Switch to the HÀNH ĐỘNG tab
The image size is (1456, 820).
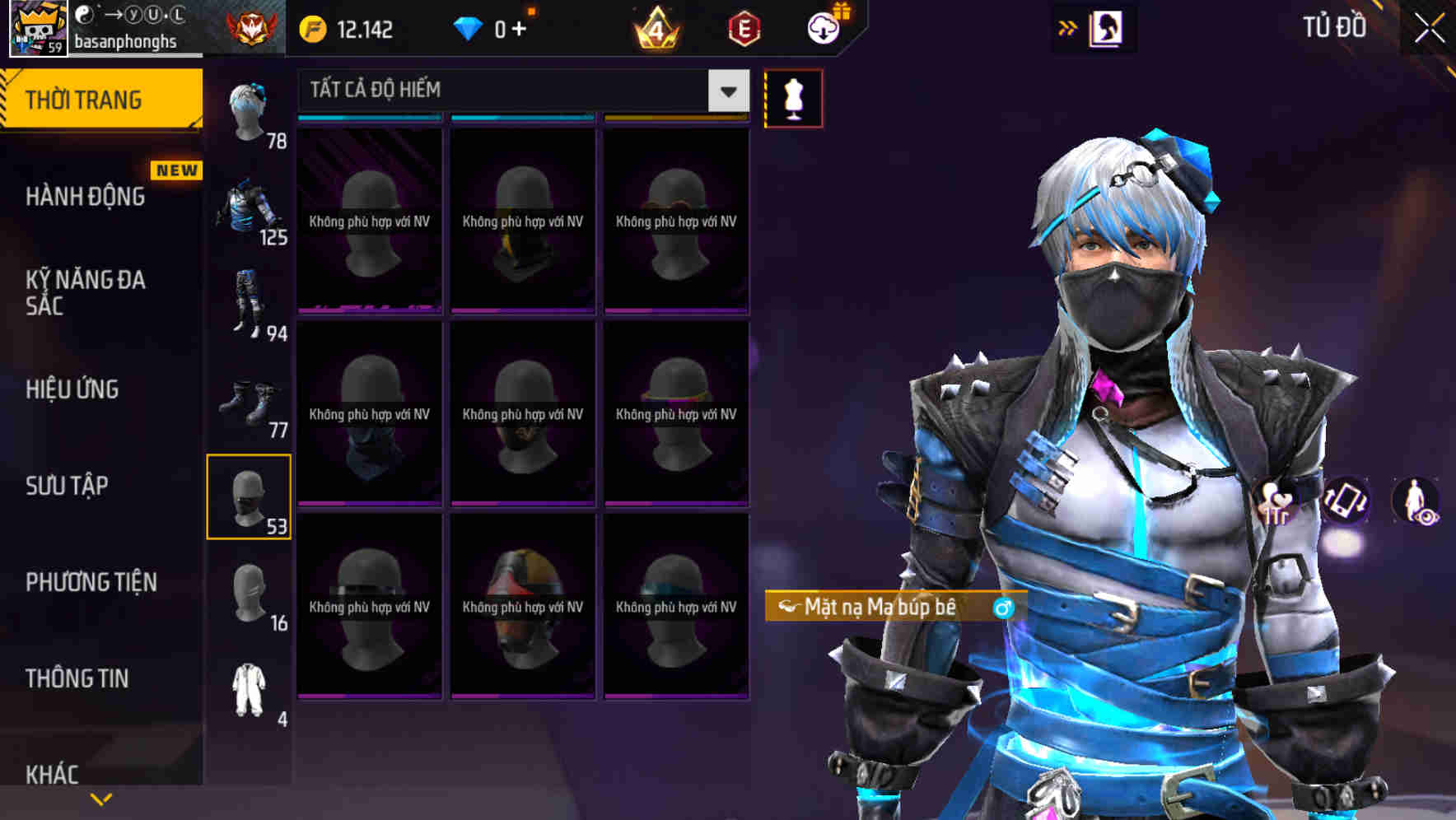(x=85, y=196)
